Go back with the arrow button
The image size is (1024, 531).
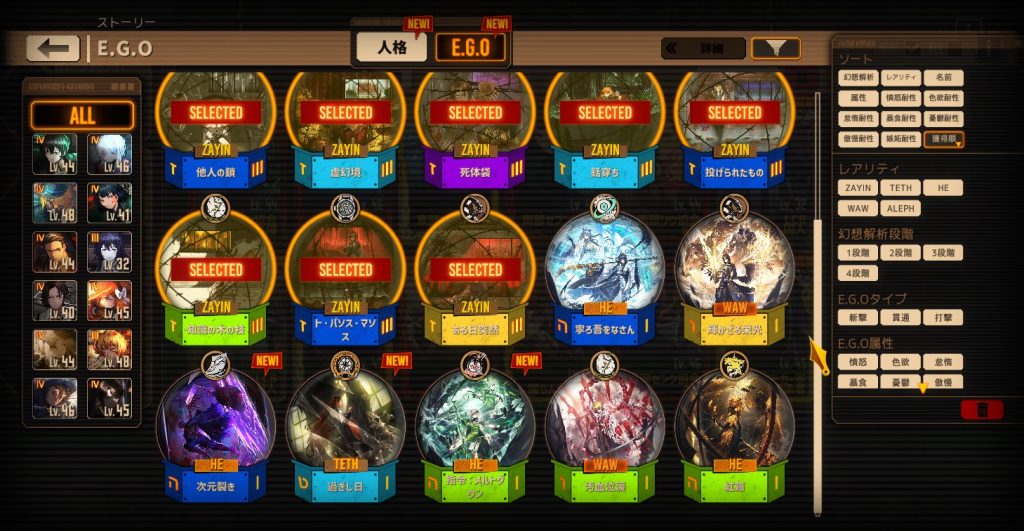click(x=53, y=48)
